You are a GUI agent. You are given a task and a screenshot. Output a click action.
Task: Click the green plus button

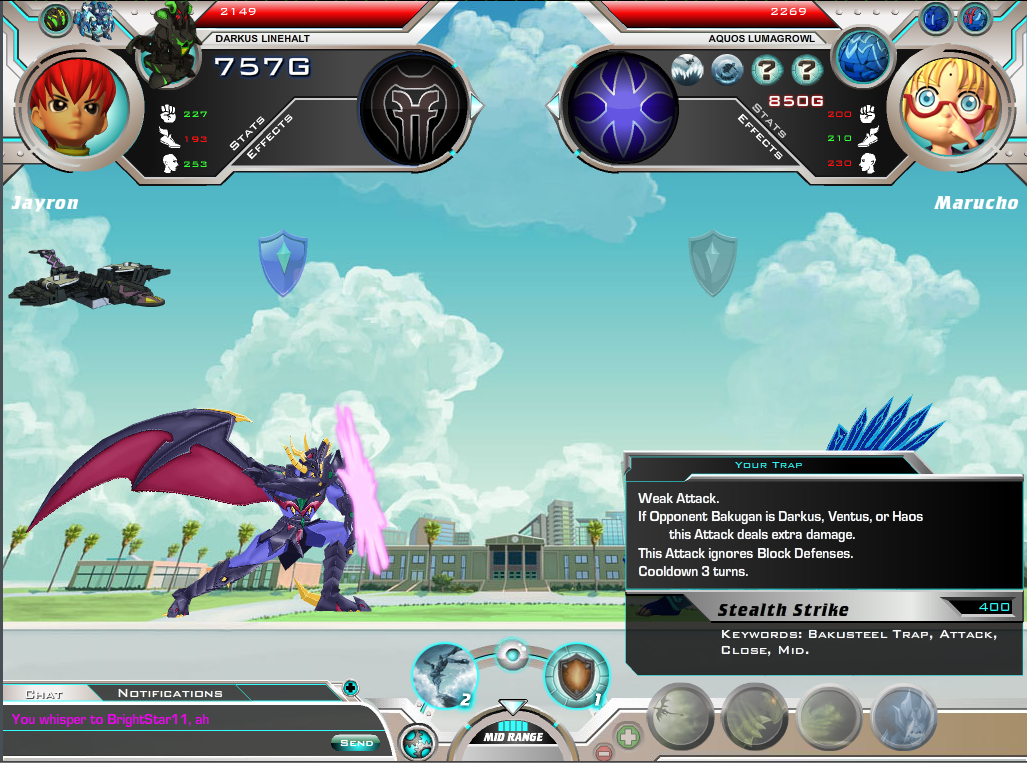[628, 739]
